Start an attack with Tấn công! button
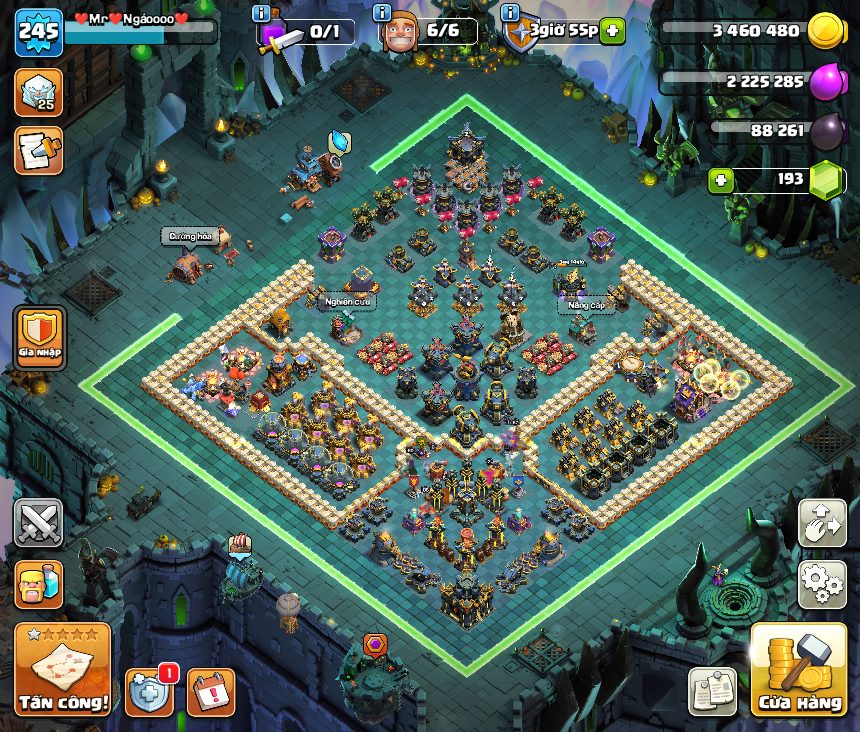860x732 pixels. 62,670
